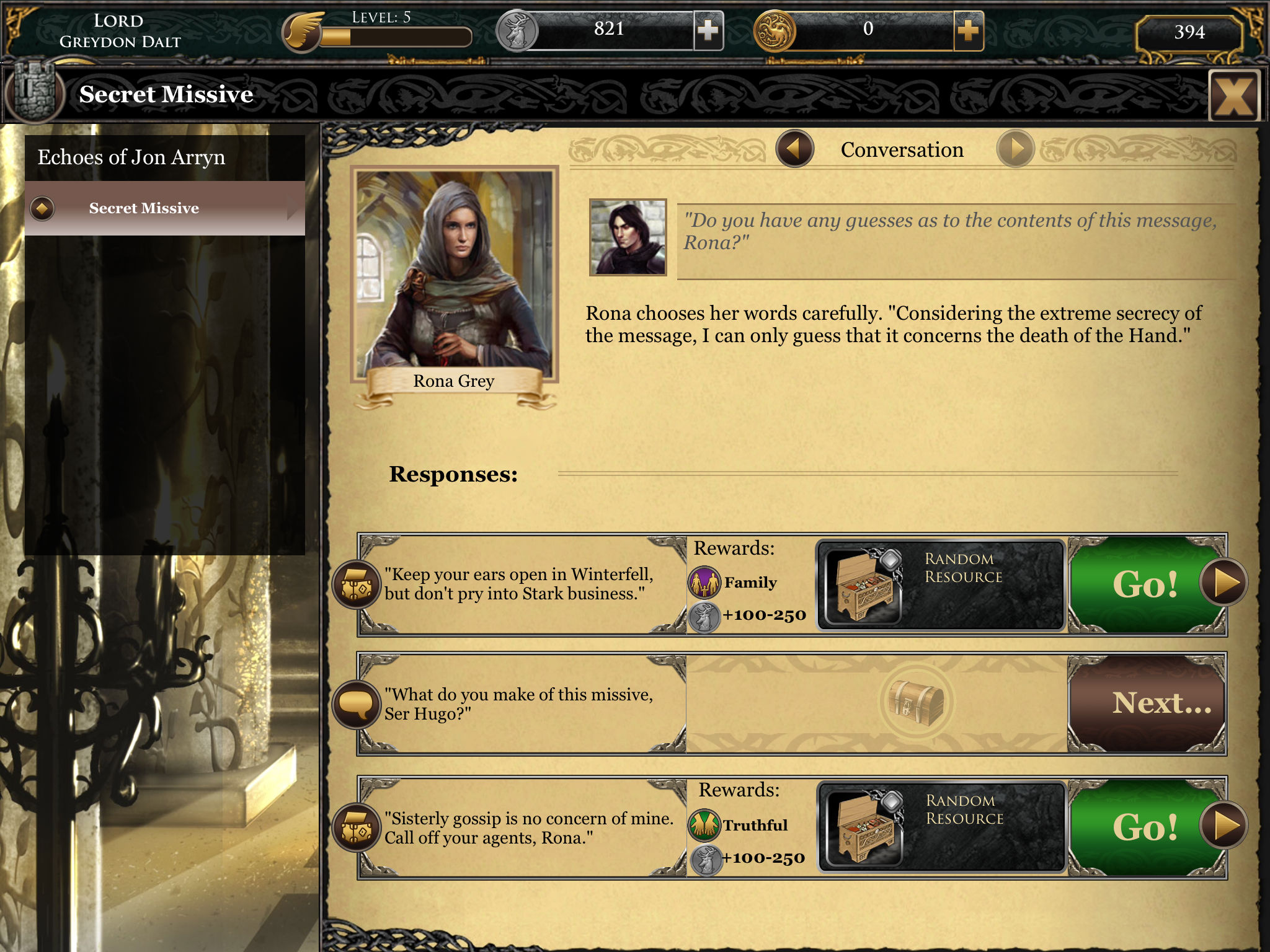This screenshot has width=1270, height=952.
Task: Close the Secret Missive window
Action: [1233, 96]
